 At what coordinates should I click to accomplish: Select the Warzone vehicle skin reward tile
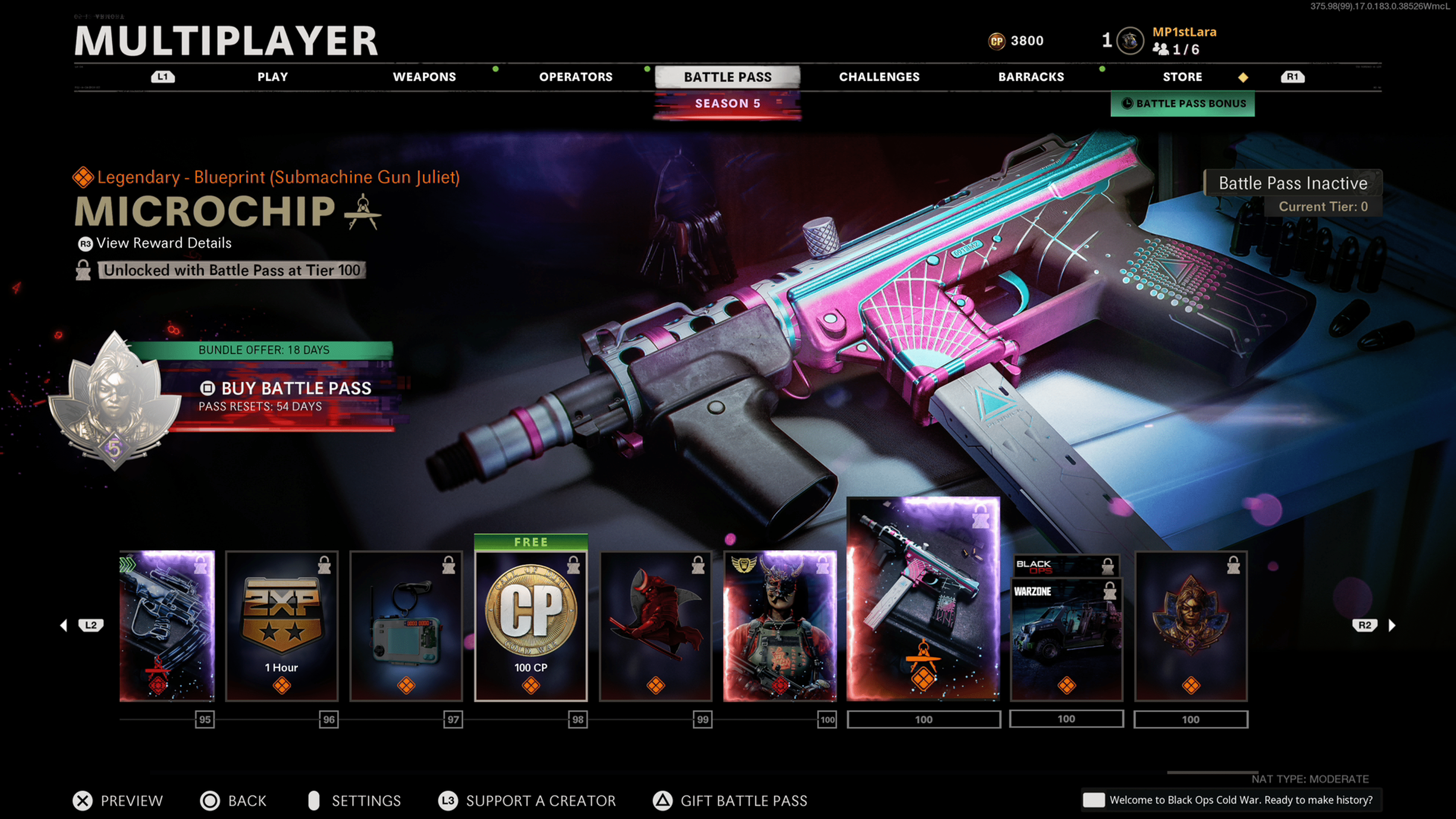[1066, 639]
